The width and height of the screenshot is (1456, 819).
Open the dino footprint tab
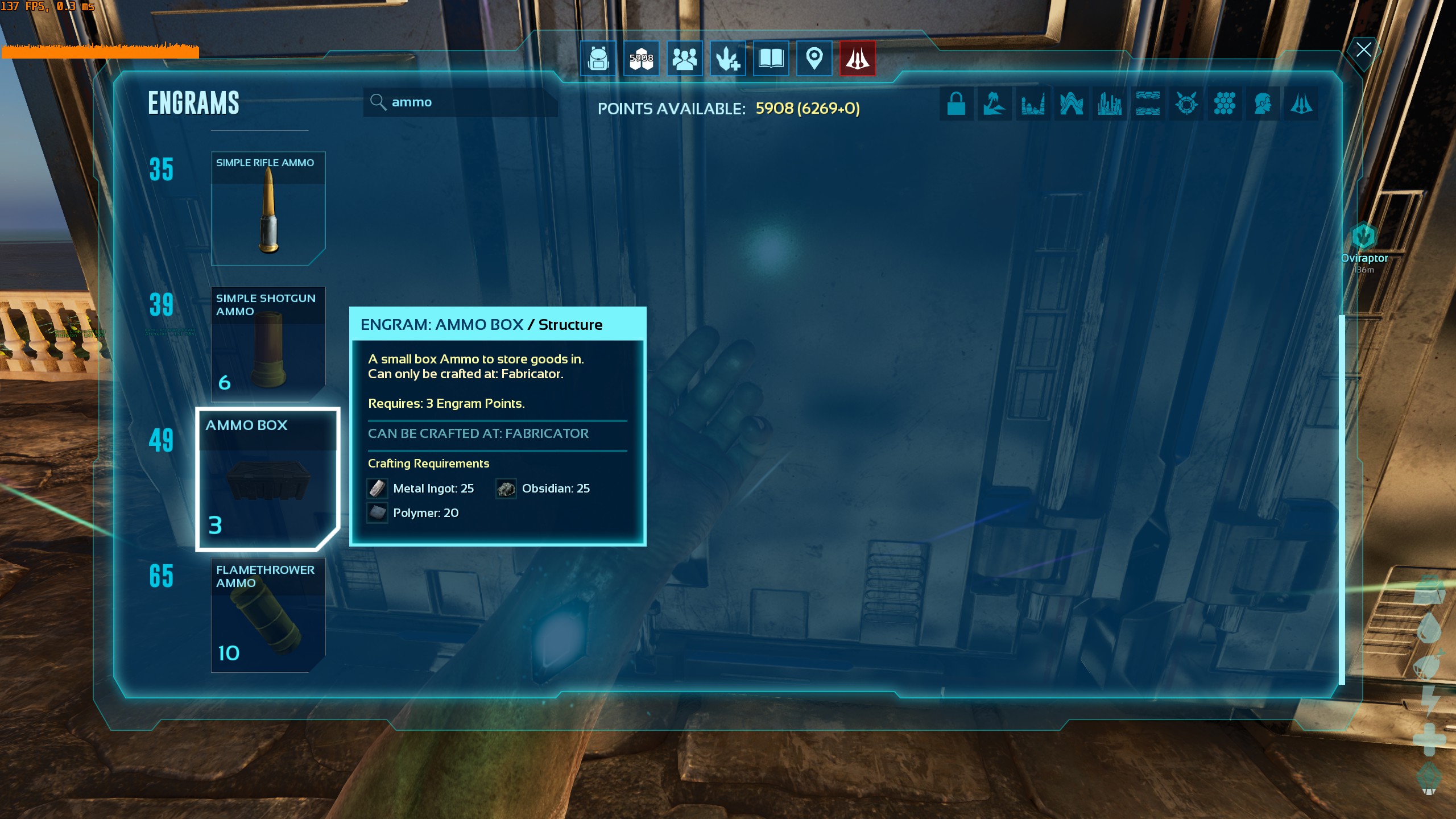[727, 58]
